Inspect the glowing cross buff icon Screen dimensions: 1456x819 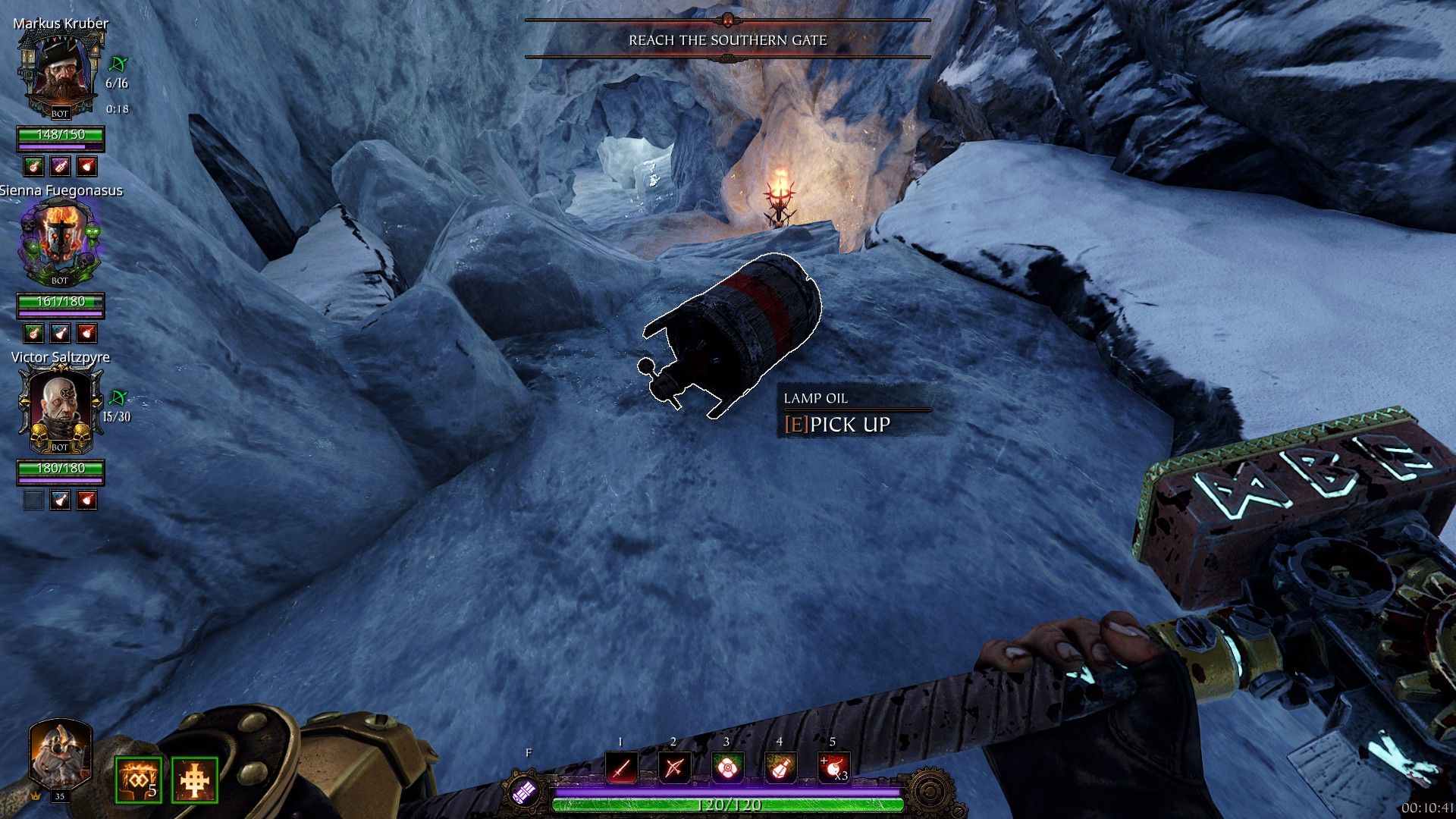click(x=195, y=780)
